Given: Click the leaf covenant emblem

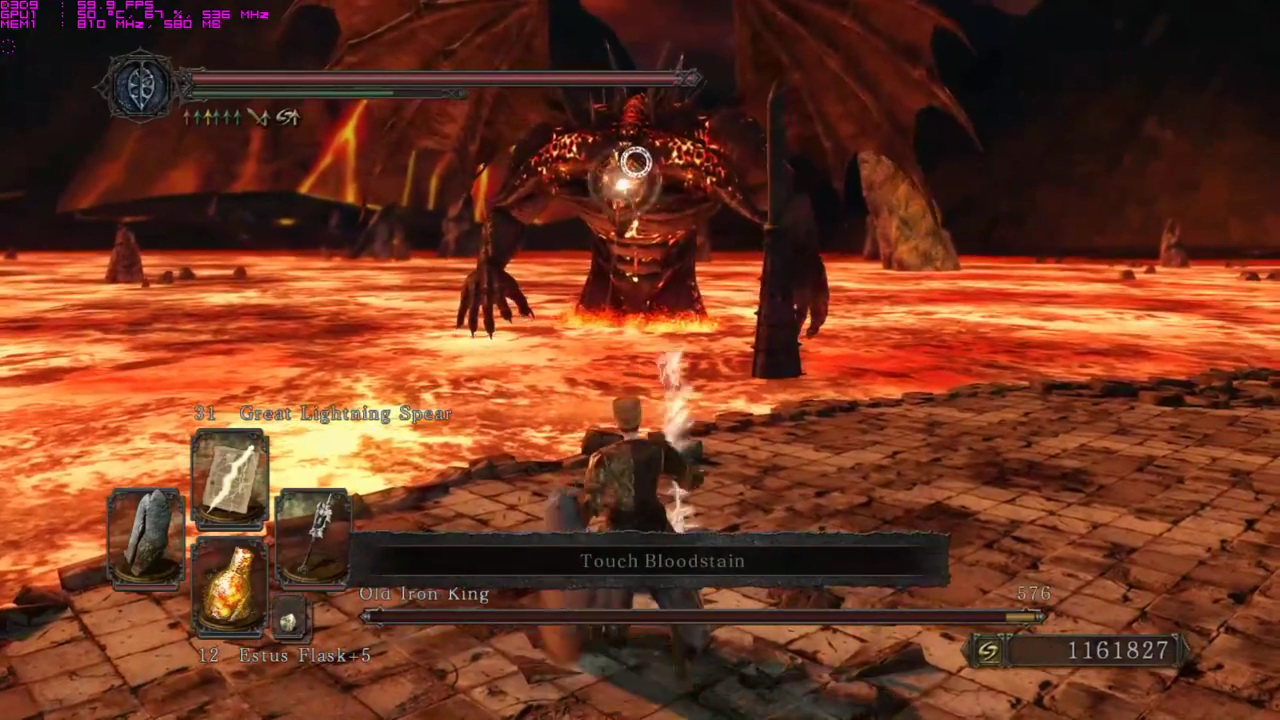Looking at the screenshot, I should pos(140,87).
